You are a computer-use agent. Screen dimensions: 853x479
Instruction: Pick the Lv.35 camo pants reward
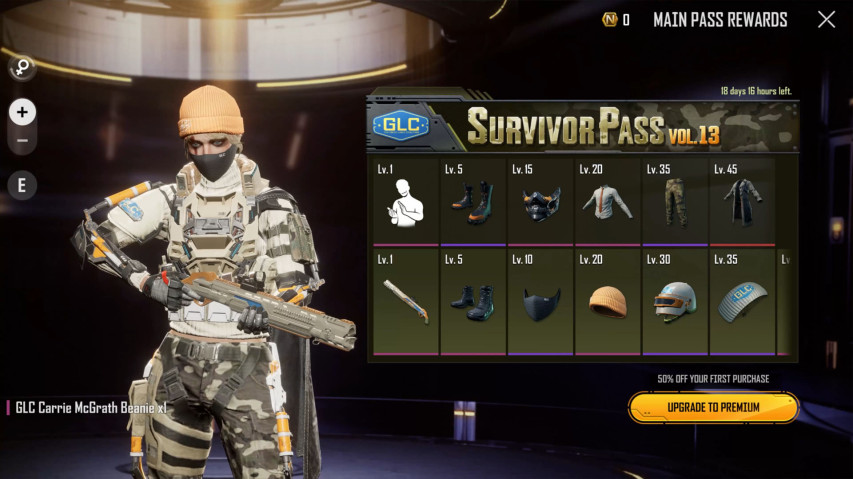675,202
